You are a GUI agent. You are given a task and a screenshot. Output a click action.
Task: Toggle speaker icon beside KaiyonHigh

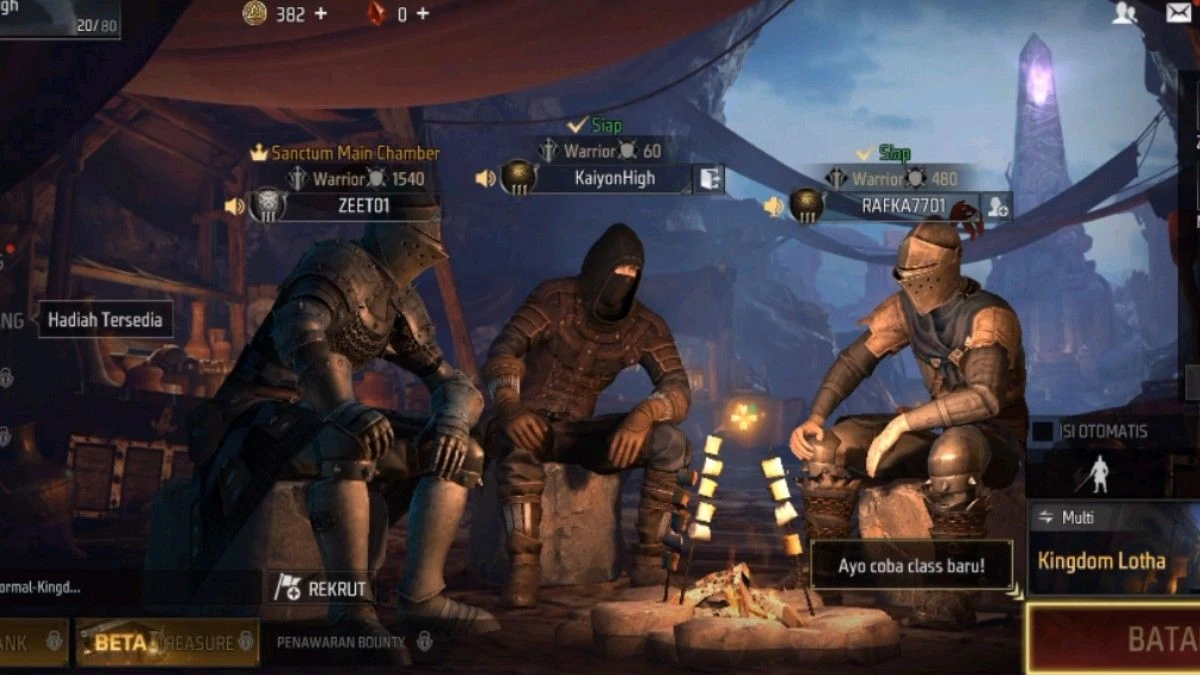click(485, 179)
